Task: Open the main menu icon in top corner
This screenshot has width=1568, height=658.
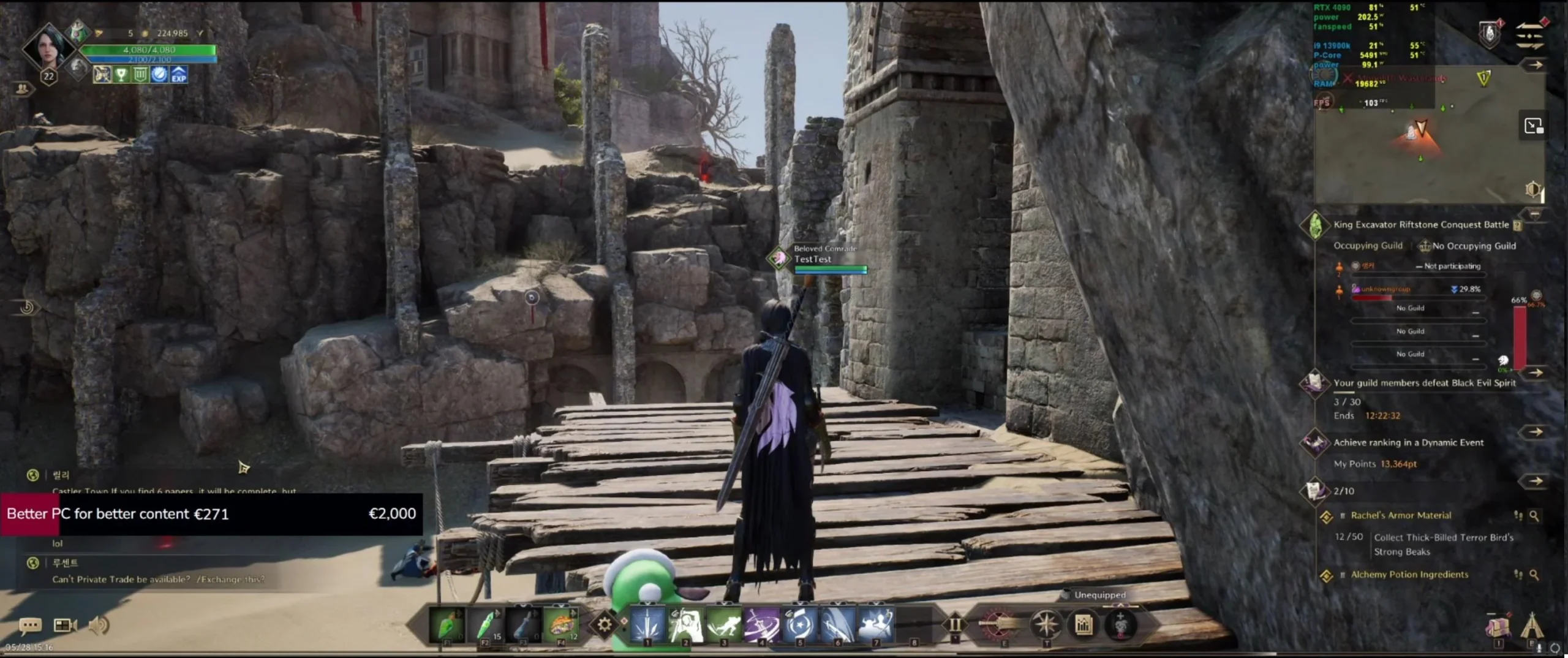Action: click(x=1529, y=35)
